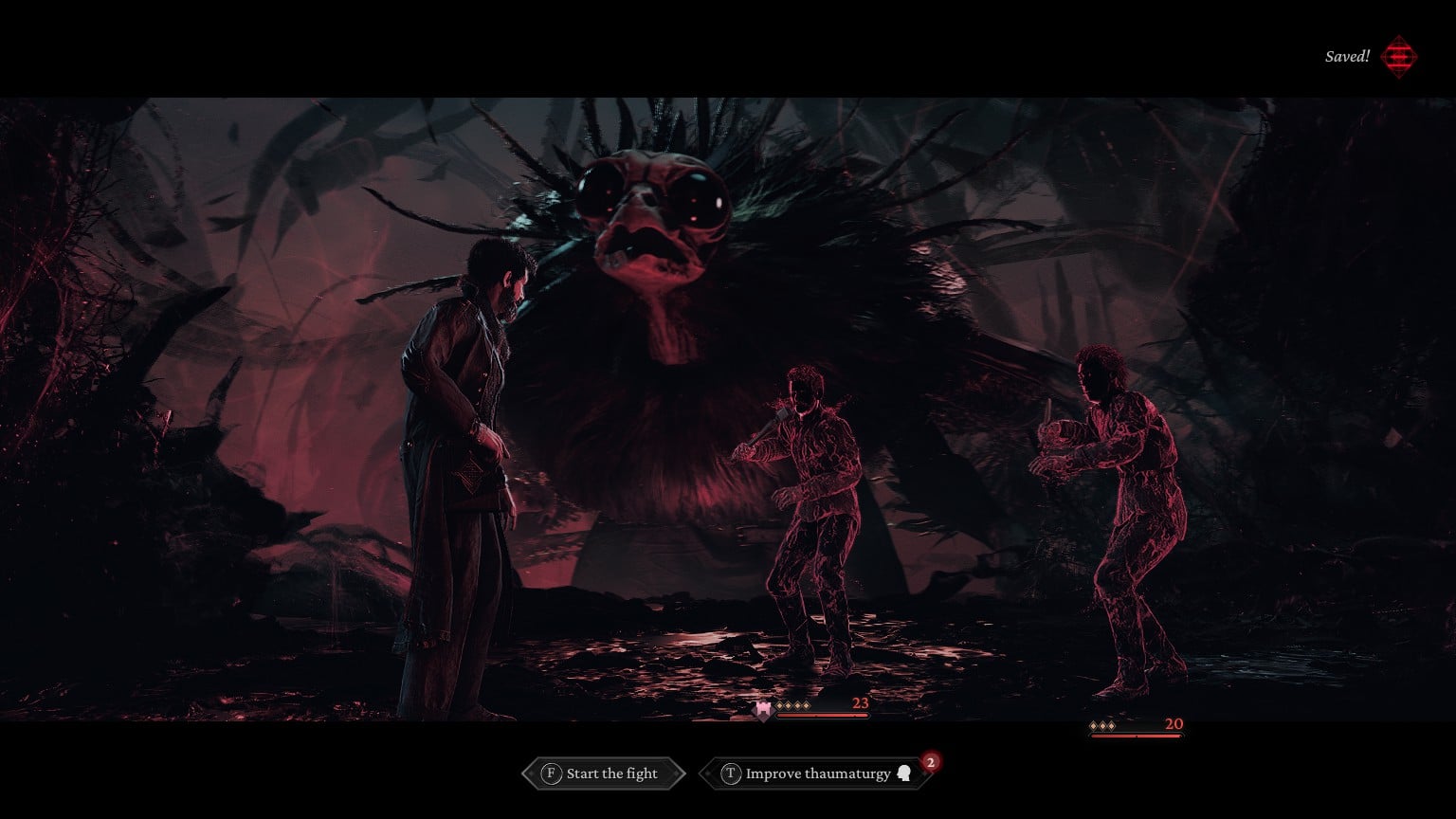This screenshot has height=819, width=1456.
Task: Click the center enemy health bar
Action: tap(822, 716)
